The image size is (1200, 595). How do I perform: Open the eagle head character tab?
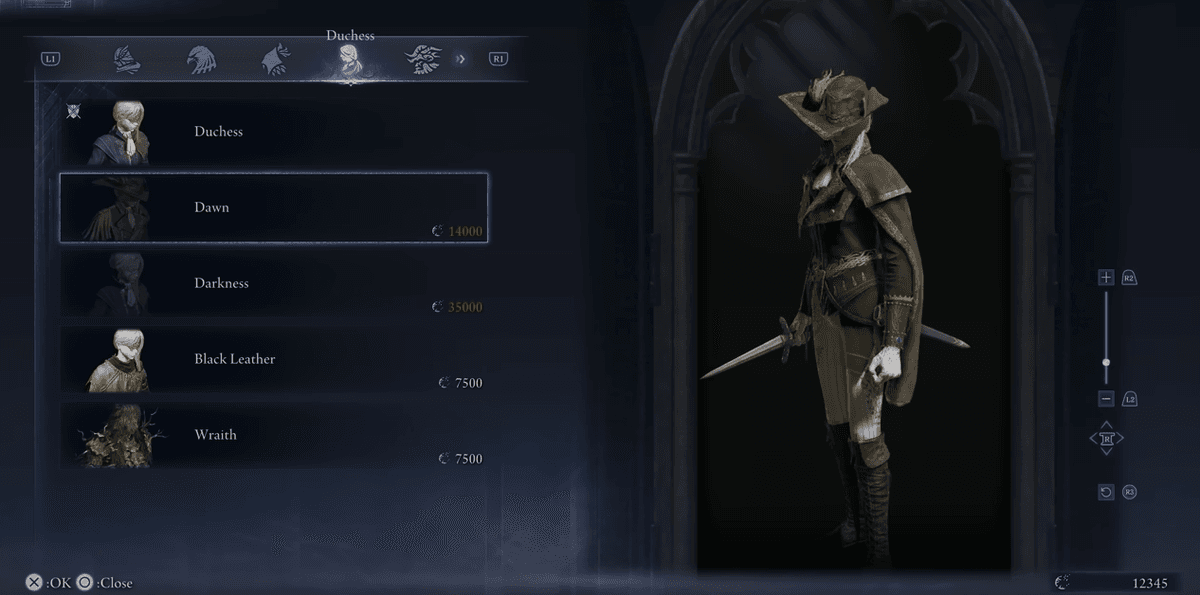[200, 60]
